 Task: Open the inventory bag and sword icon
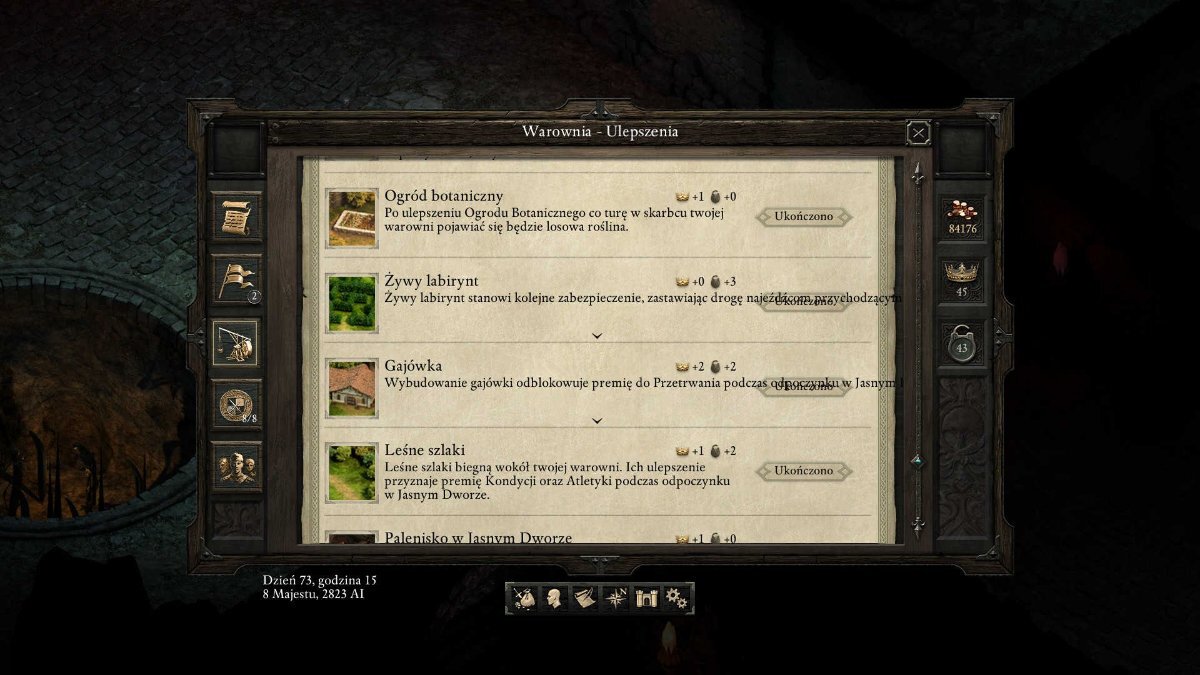pos(524,598)
